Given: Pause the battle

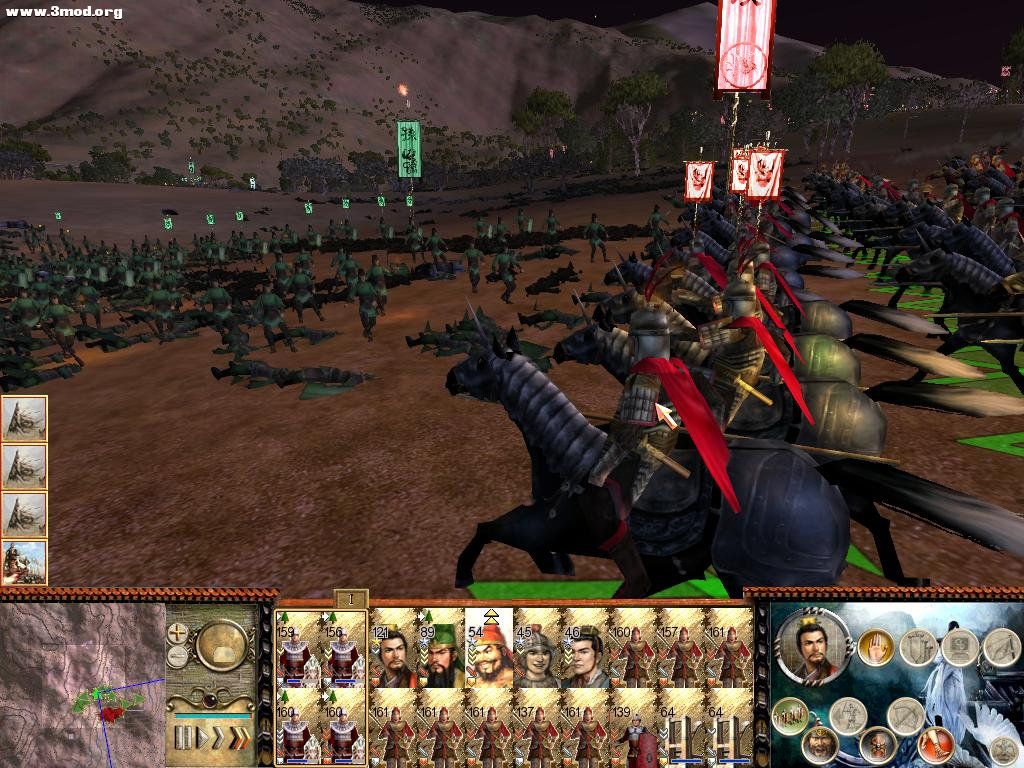Looking at the screenshot, I should [x=183, y=738].
